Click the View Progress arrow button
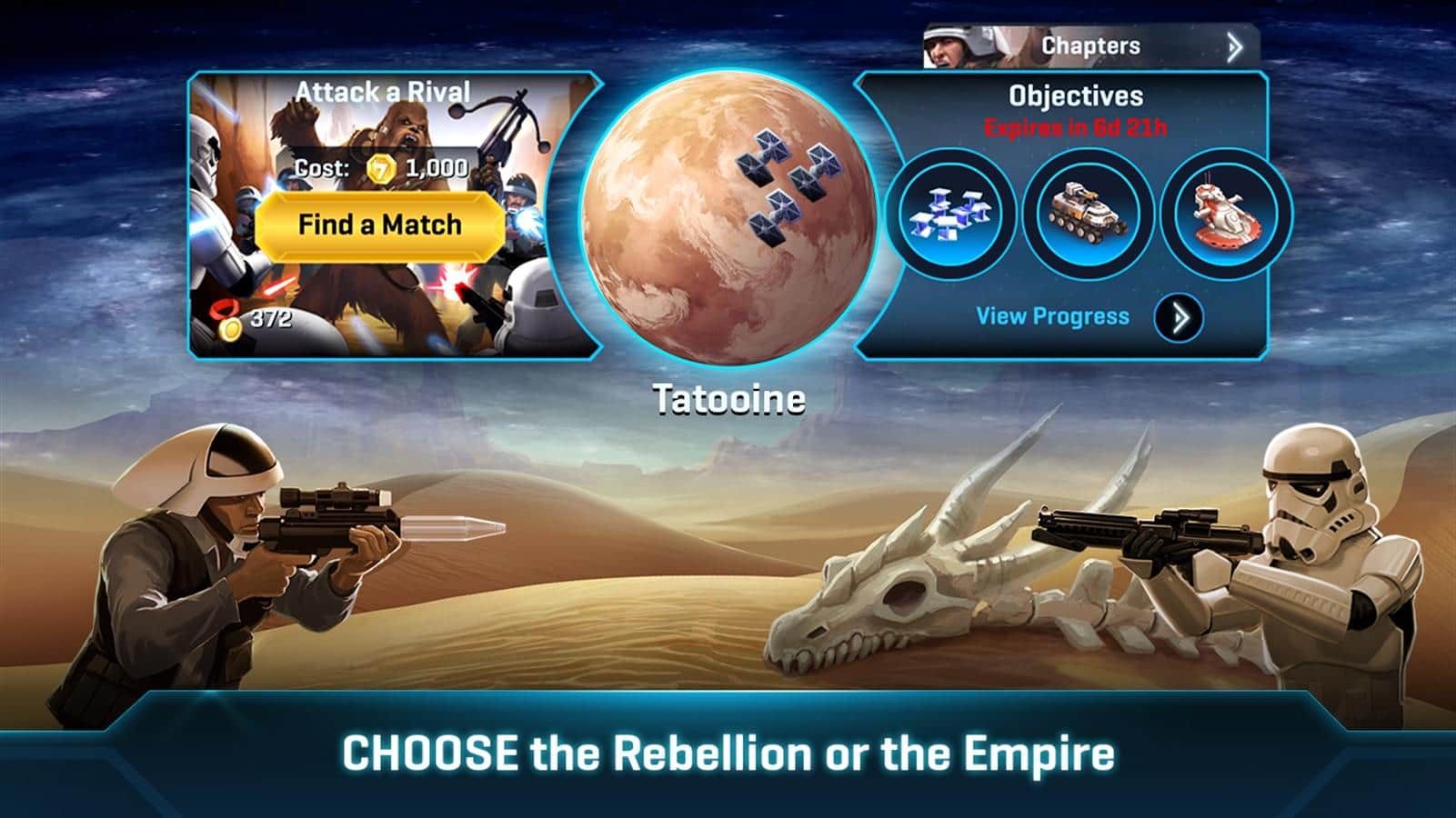 [x=1179, y=317]
